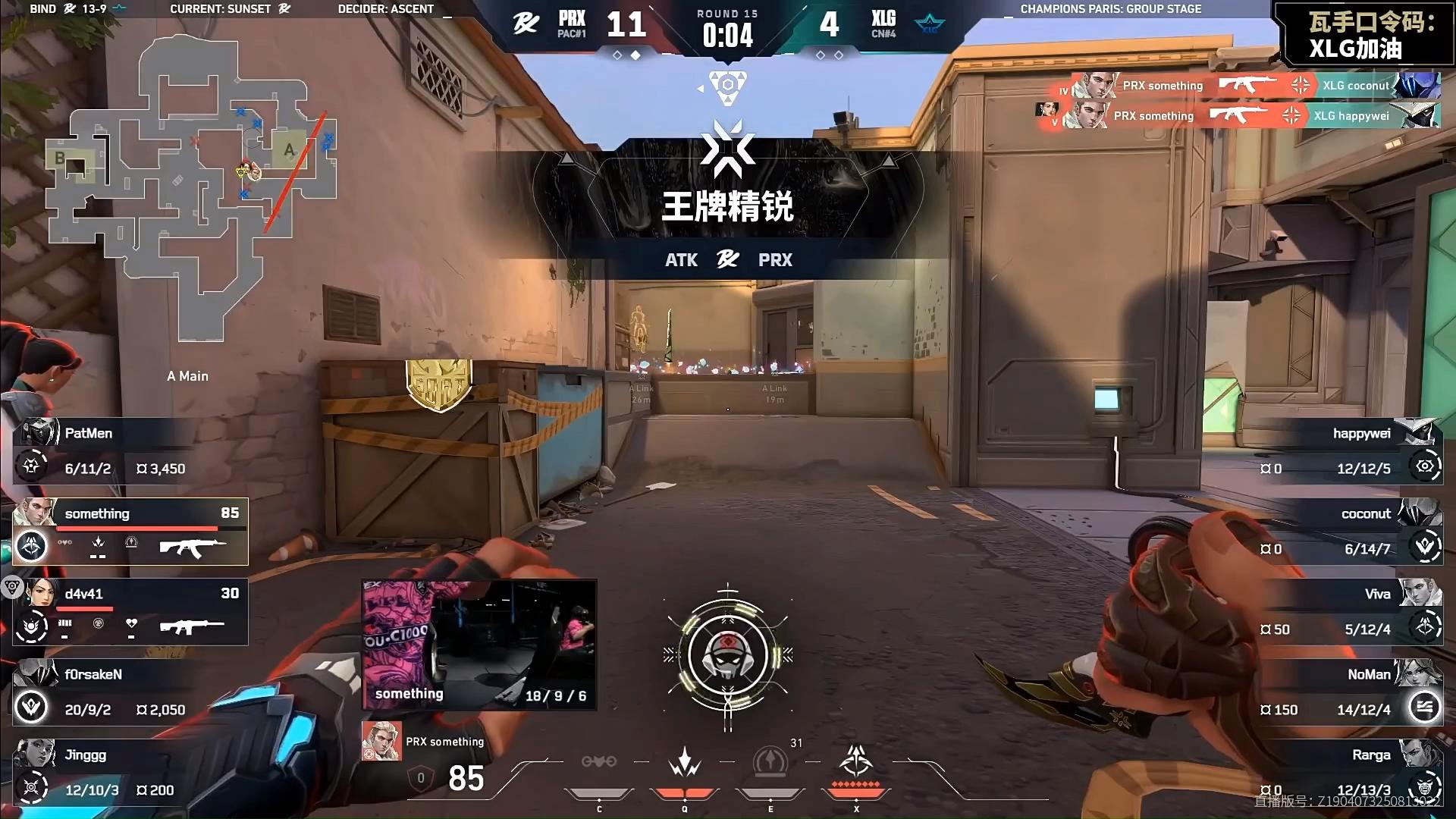Click the spike objective icon below timer
The image size is (1456, 819).
(x=727, y=86)
